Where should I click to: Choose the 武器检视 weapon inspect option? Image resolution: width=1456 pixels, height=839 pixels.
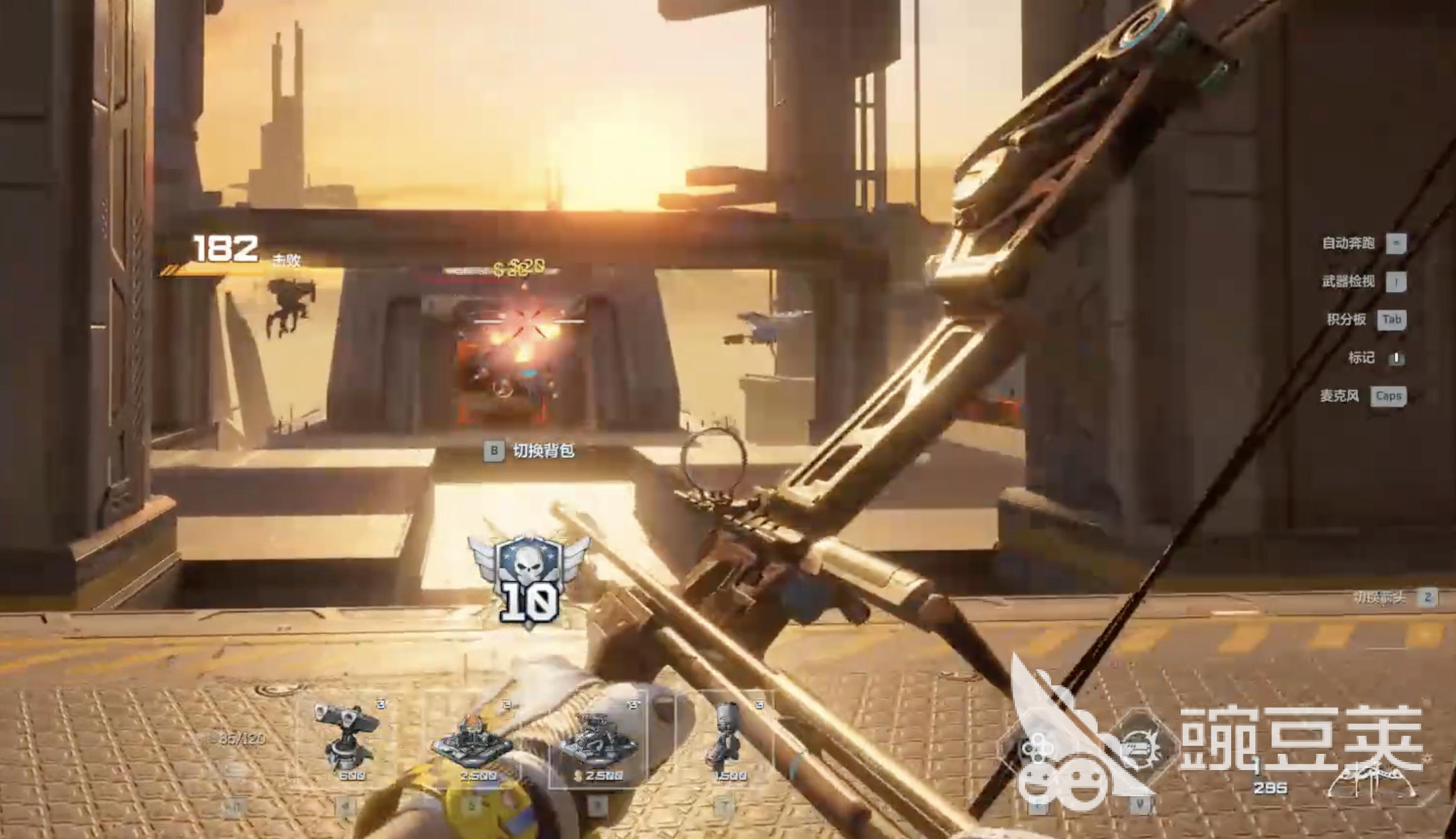pos(1363,282)
